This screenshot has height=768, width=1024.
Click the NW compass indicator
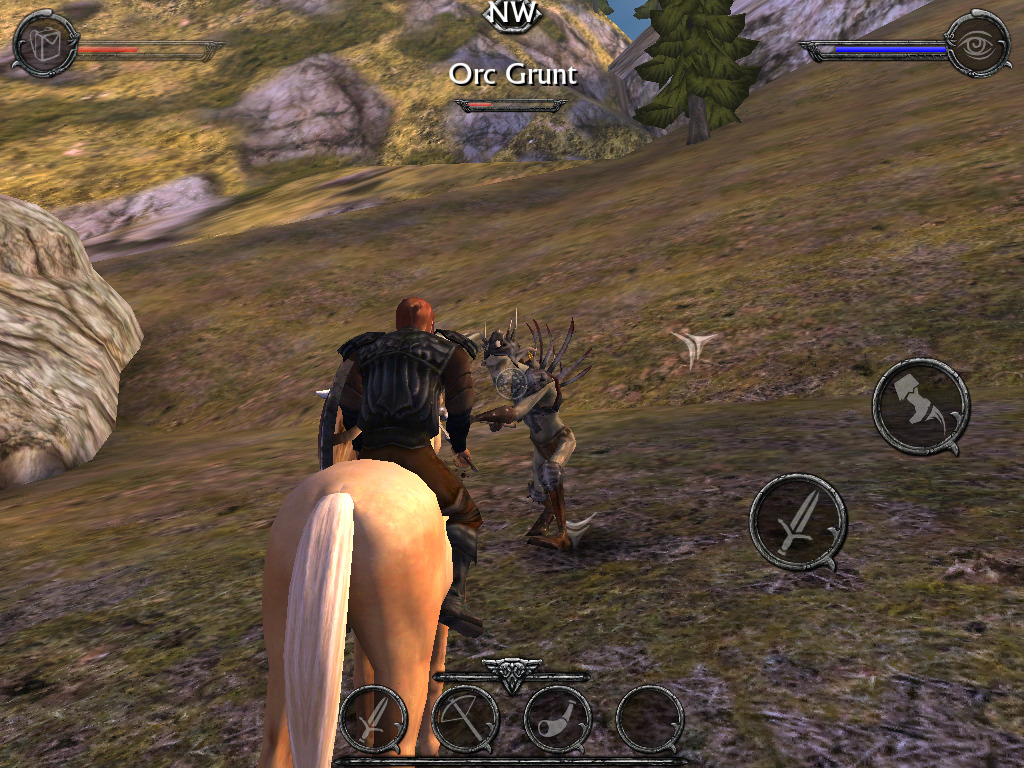(x=512, y=14)
